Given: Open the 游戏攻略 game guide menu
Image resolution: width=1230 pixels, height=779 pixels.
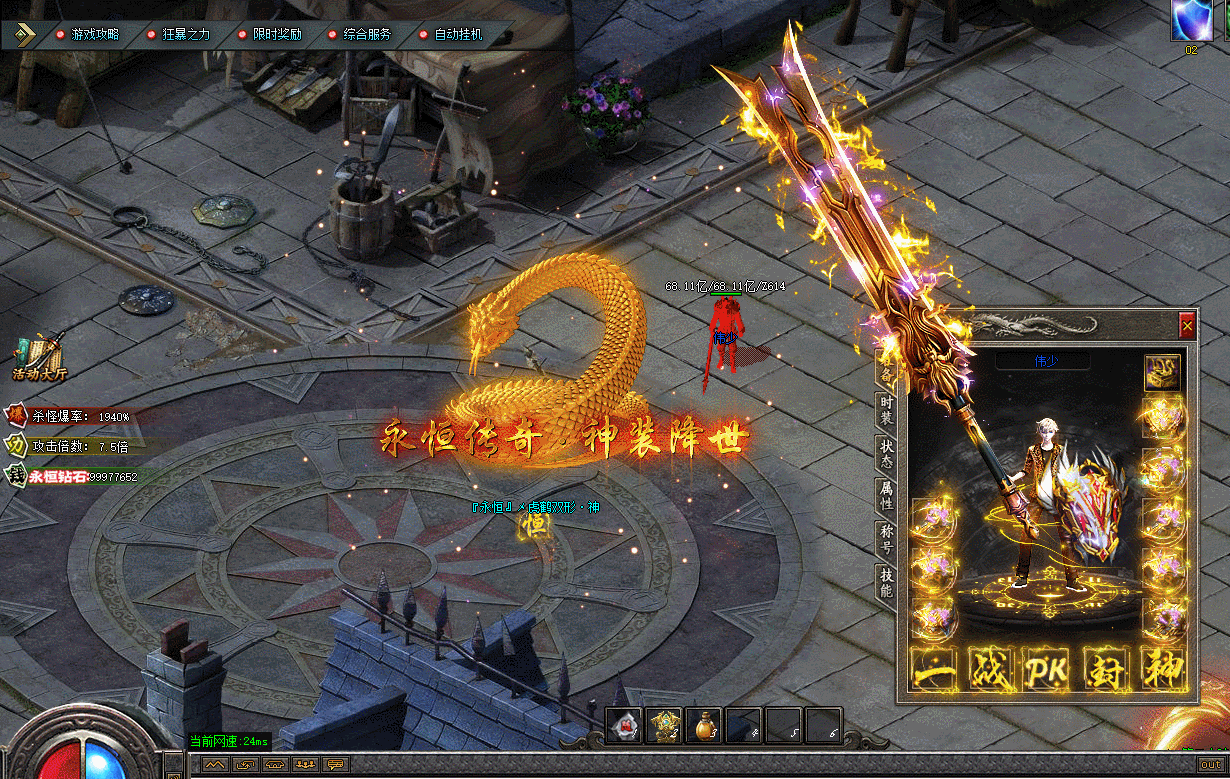Looking at the screenshot, I should [x=95, y=34].
